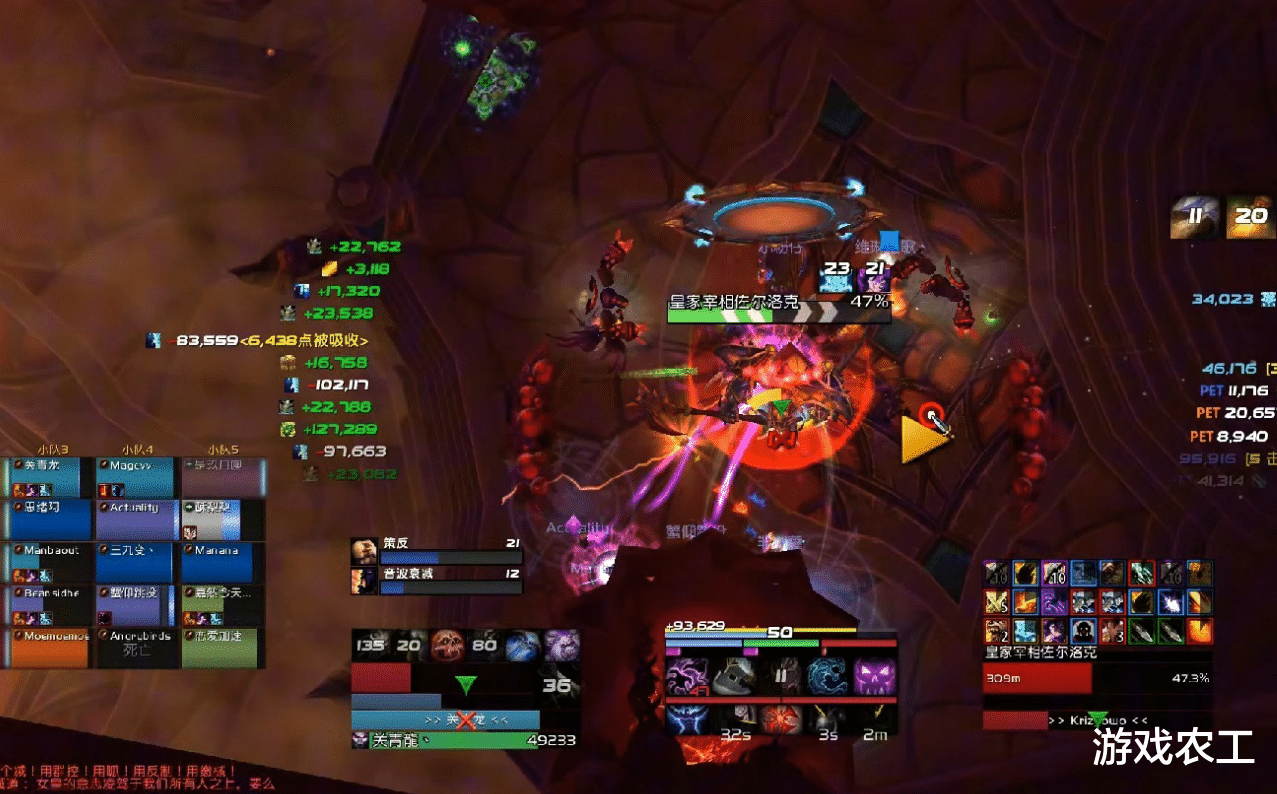
Task: Click the red starburst ability icon
Action: pyautogui.click(x=782, y=718)
